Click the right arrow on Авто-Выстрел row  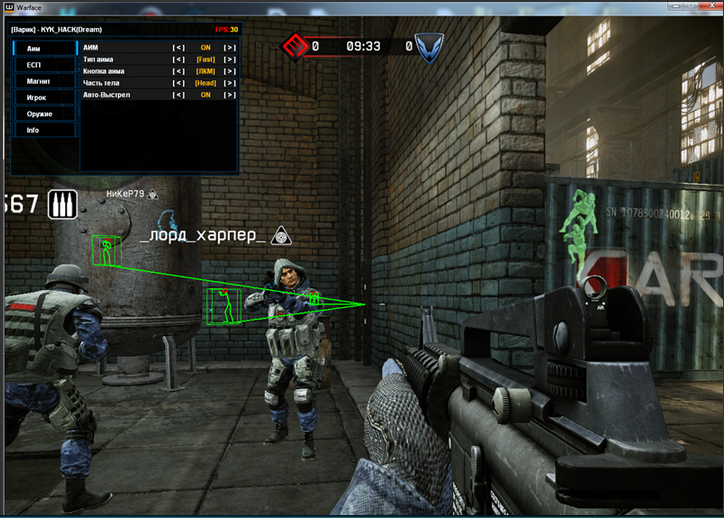pyautogui.click(x=230, y=95)
